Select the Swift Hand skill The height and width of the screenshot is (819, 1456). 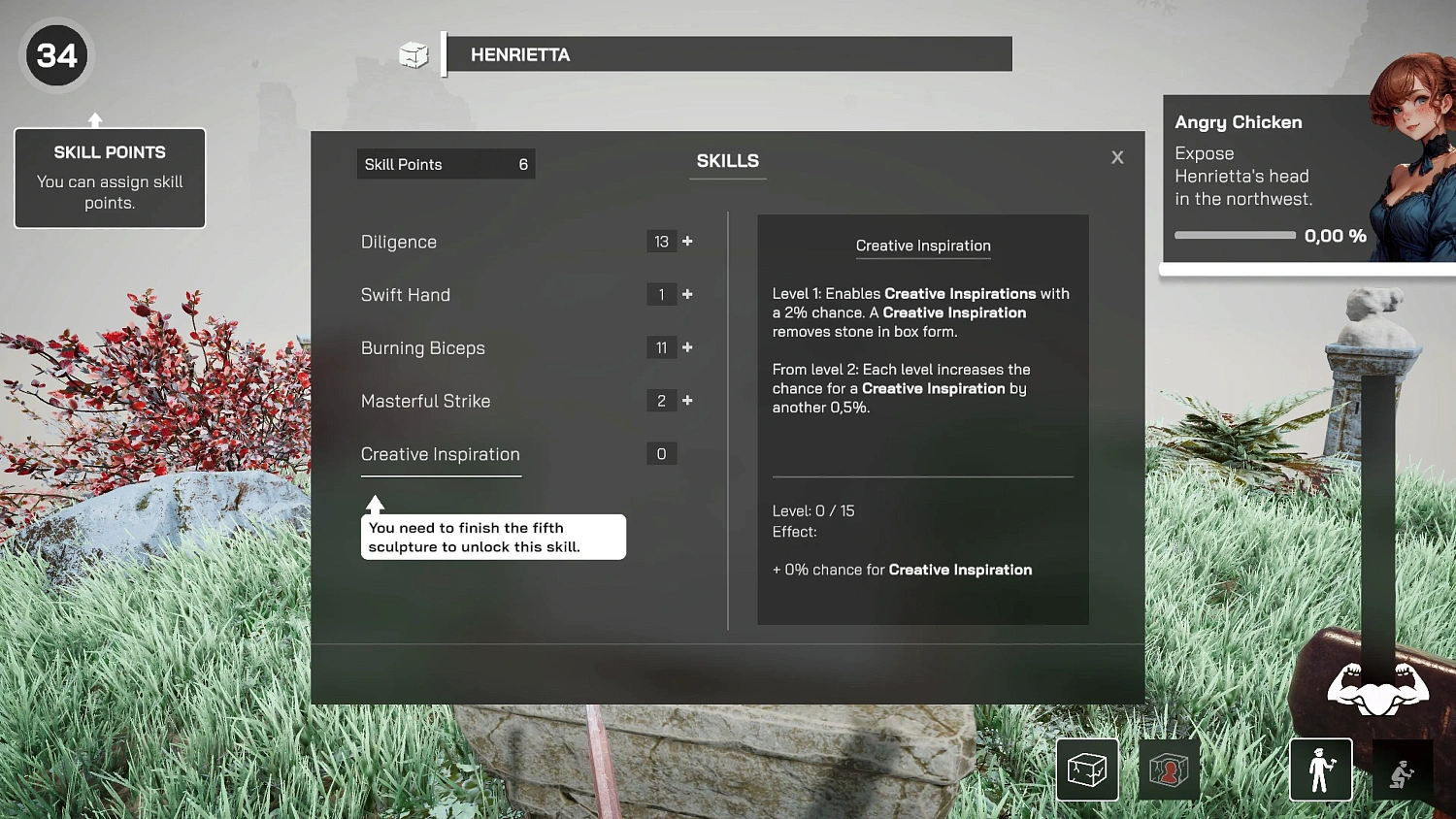[405, 294]
